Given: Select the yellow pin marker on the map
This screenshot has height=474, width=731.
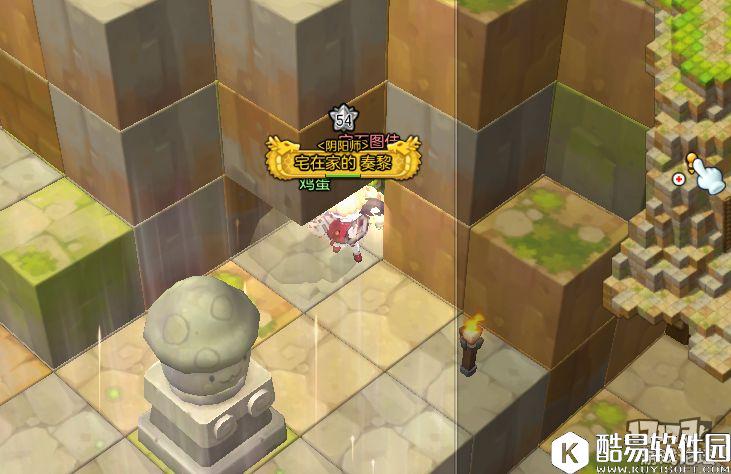Looking at the screenshot, I should (x=692, y=160).
